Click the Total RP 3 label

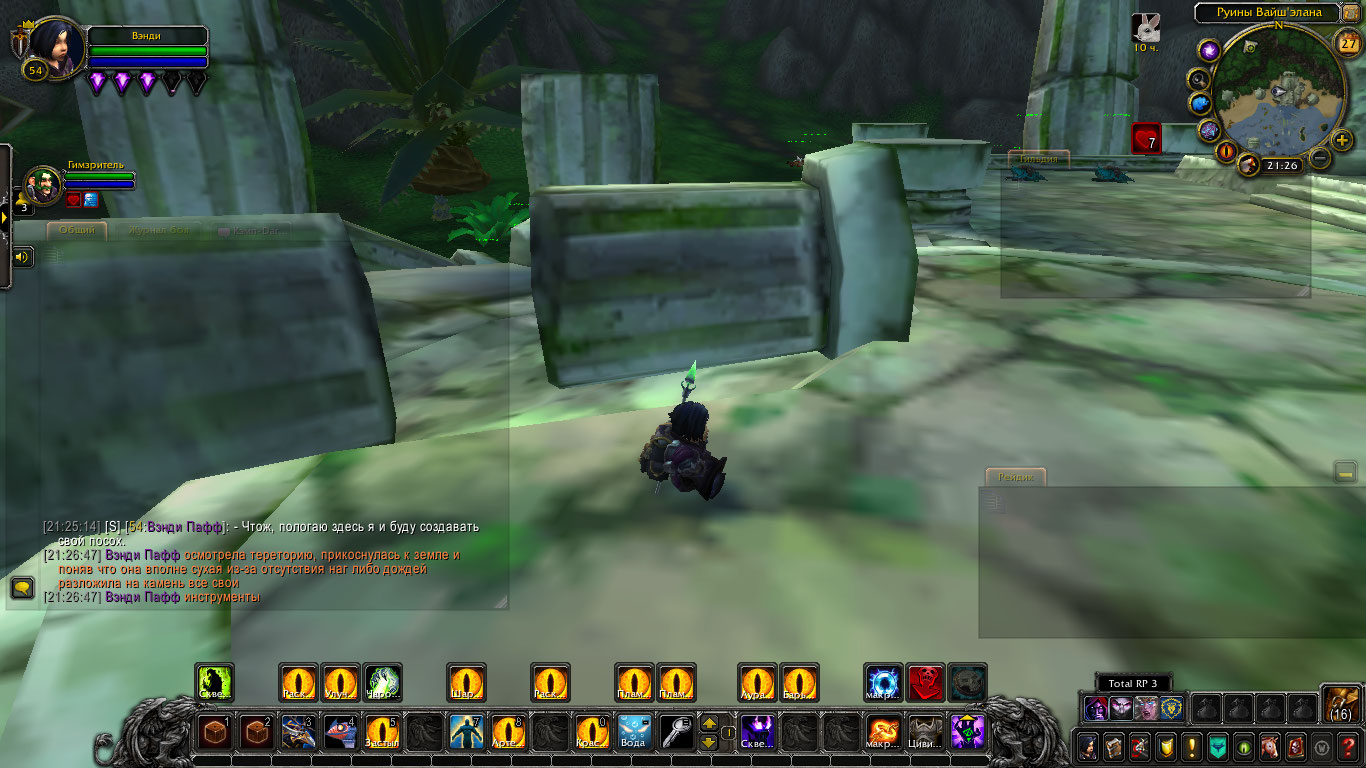tap(1132, 683)
